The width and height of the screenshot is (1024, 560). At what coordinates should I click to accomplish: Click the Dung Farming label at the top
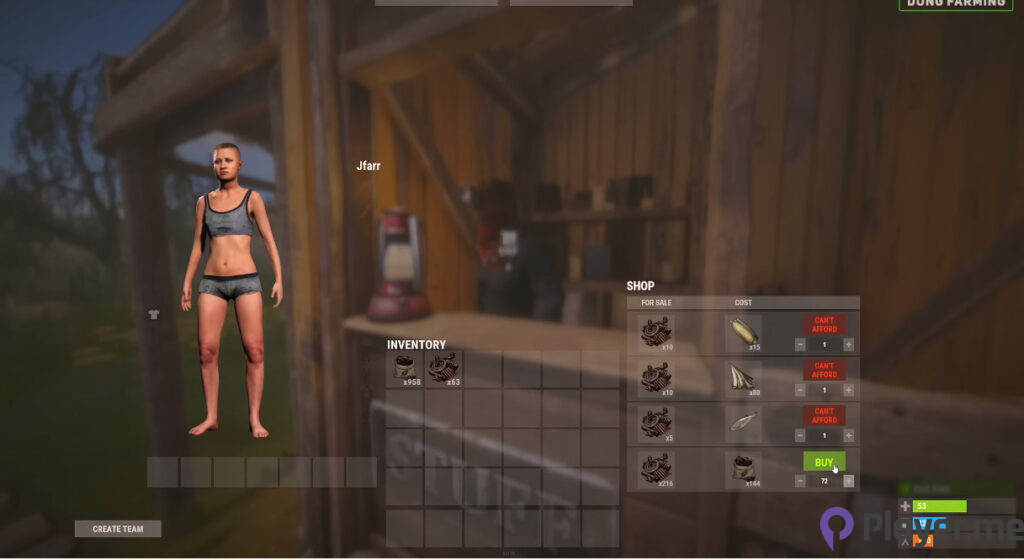tap(955, 4)
